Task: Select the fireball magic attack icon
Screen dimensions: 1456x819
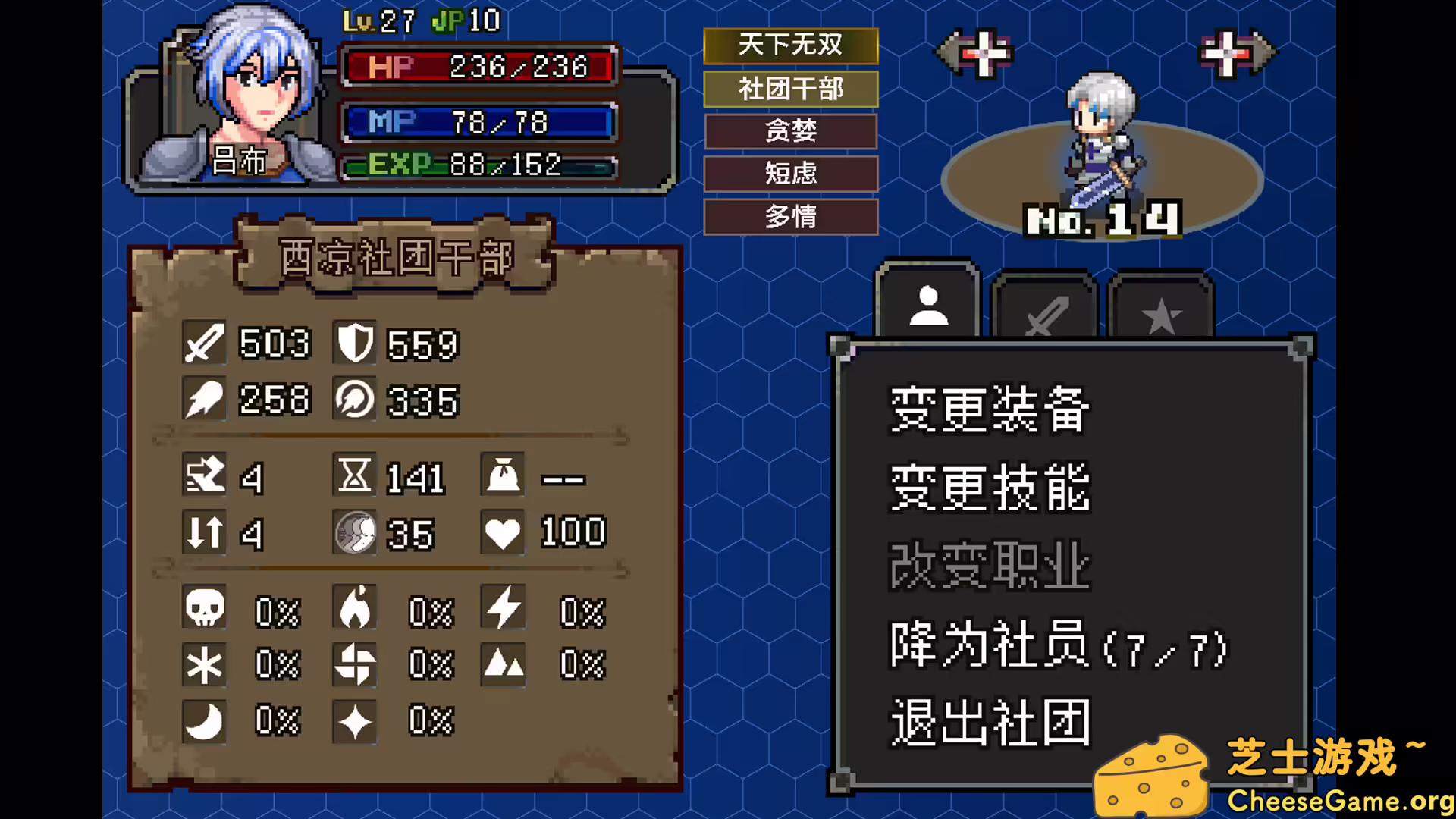Action: [203, 400]
